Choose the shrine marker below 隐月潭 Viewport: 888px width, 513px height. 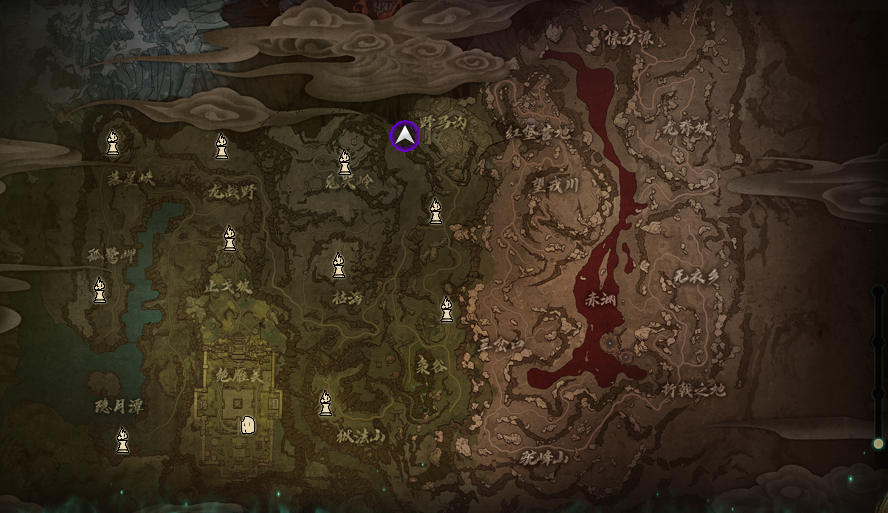[123, 440]
